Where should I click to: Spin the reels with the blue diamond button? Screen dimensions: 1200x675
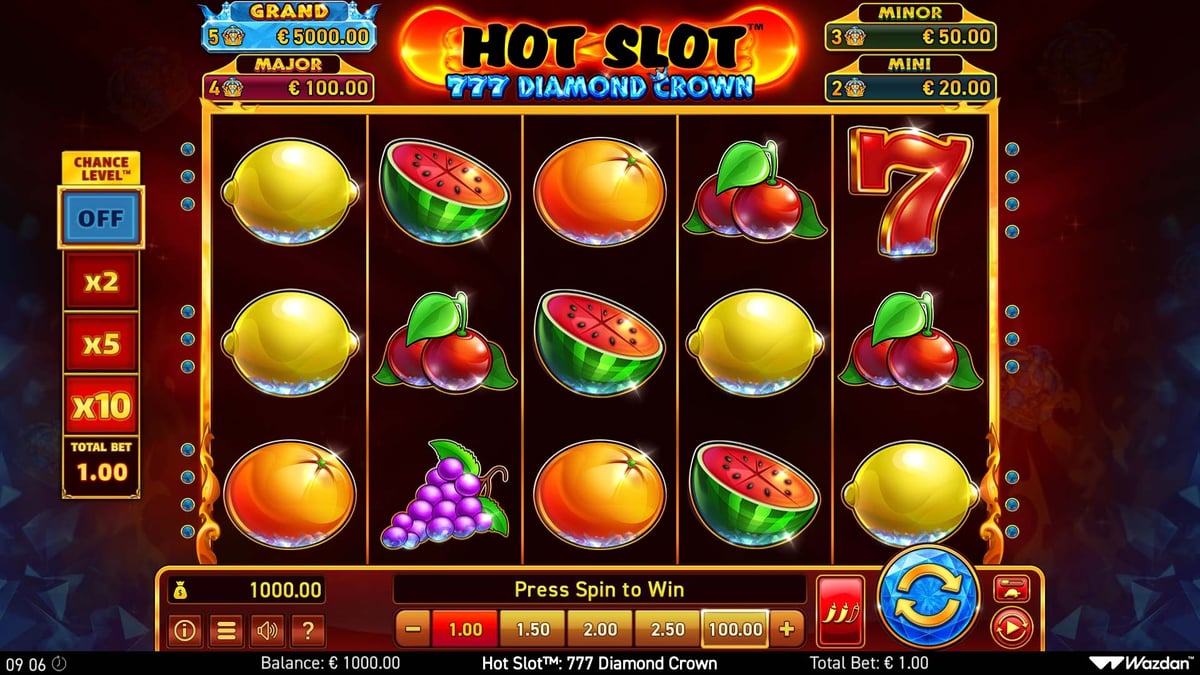coord(927,600)
